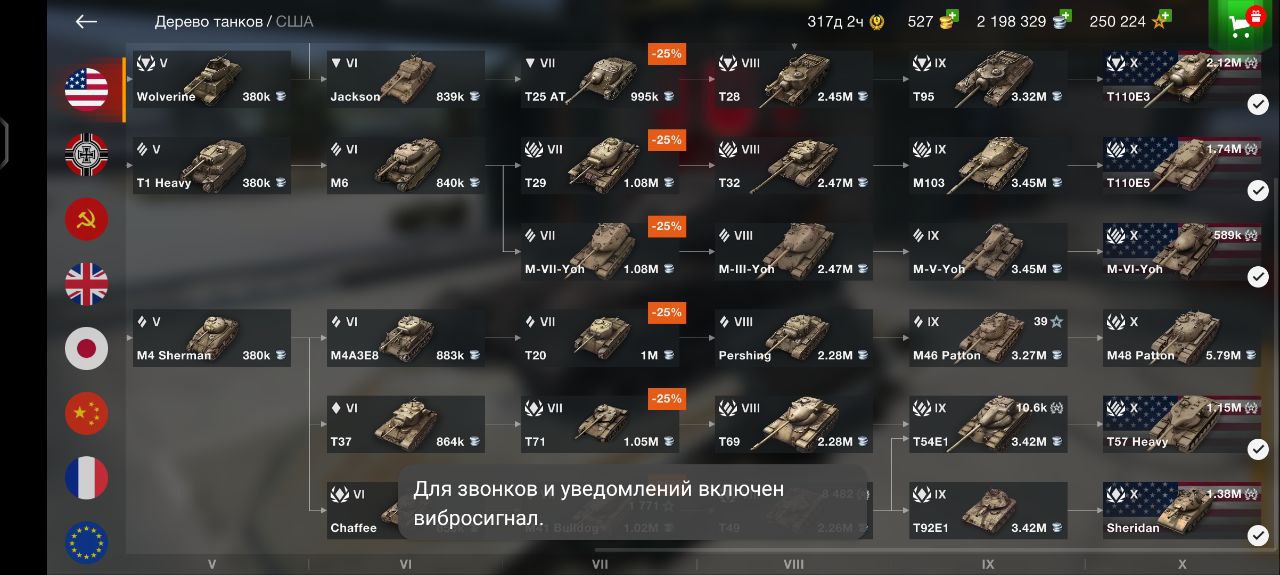Screen dimensions: 1280x575
Task: Select the USA nation flag
Action: point(87,89)
